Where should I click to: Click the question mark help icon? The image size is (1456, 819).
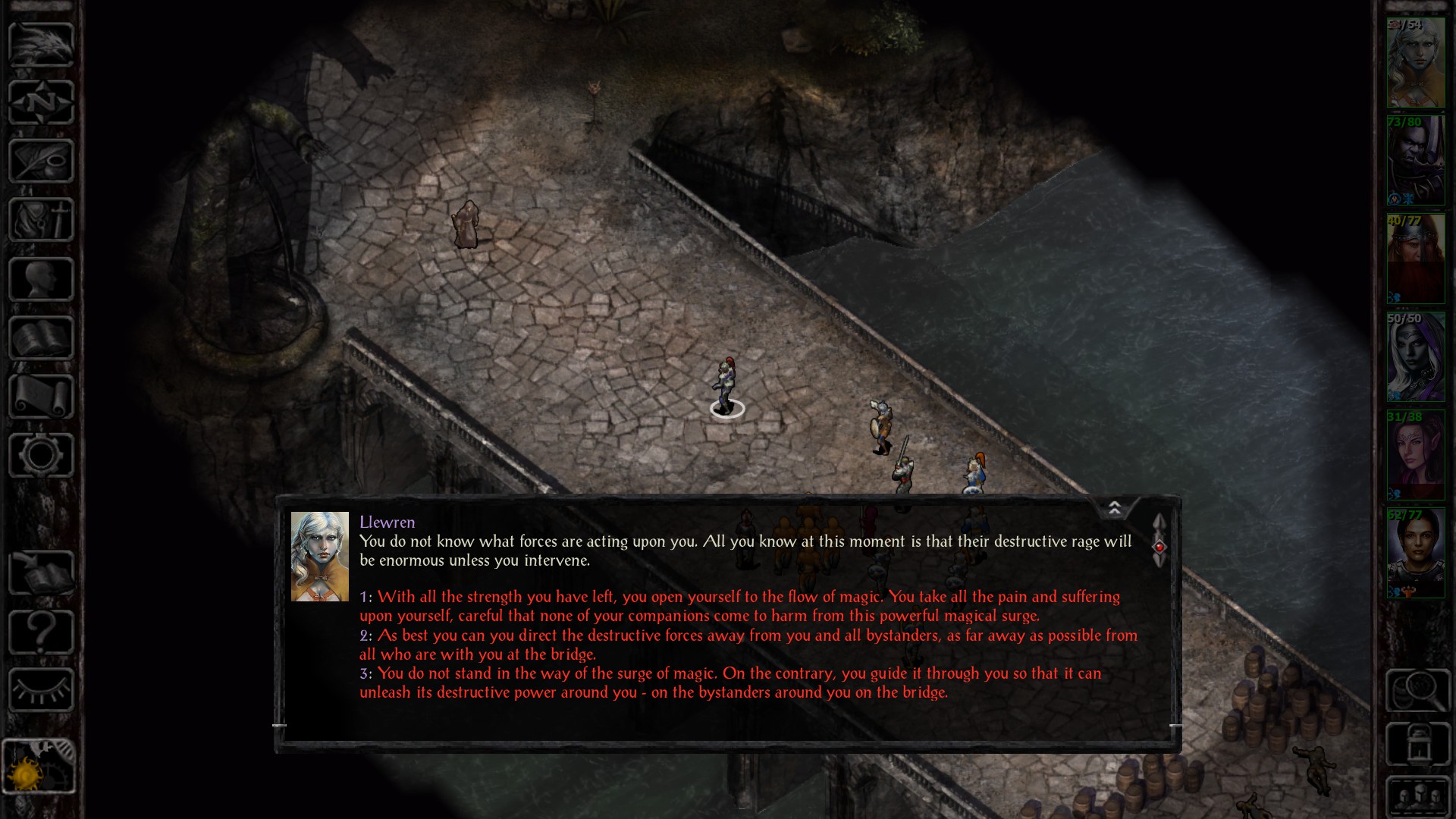[x=39, y=629]
